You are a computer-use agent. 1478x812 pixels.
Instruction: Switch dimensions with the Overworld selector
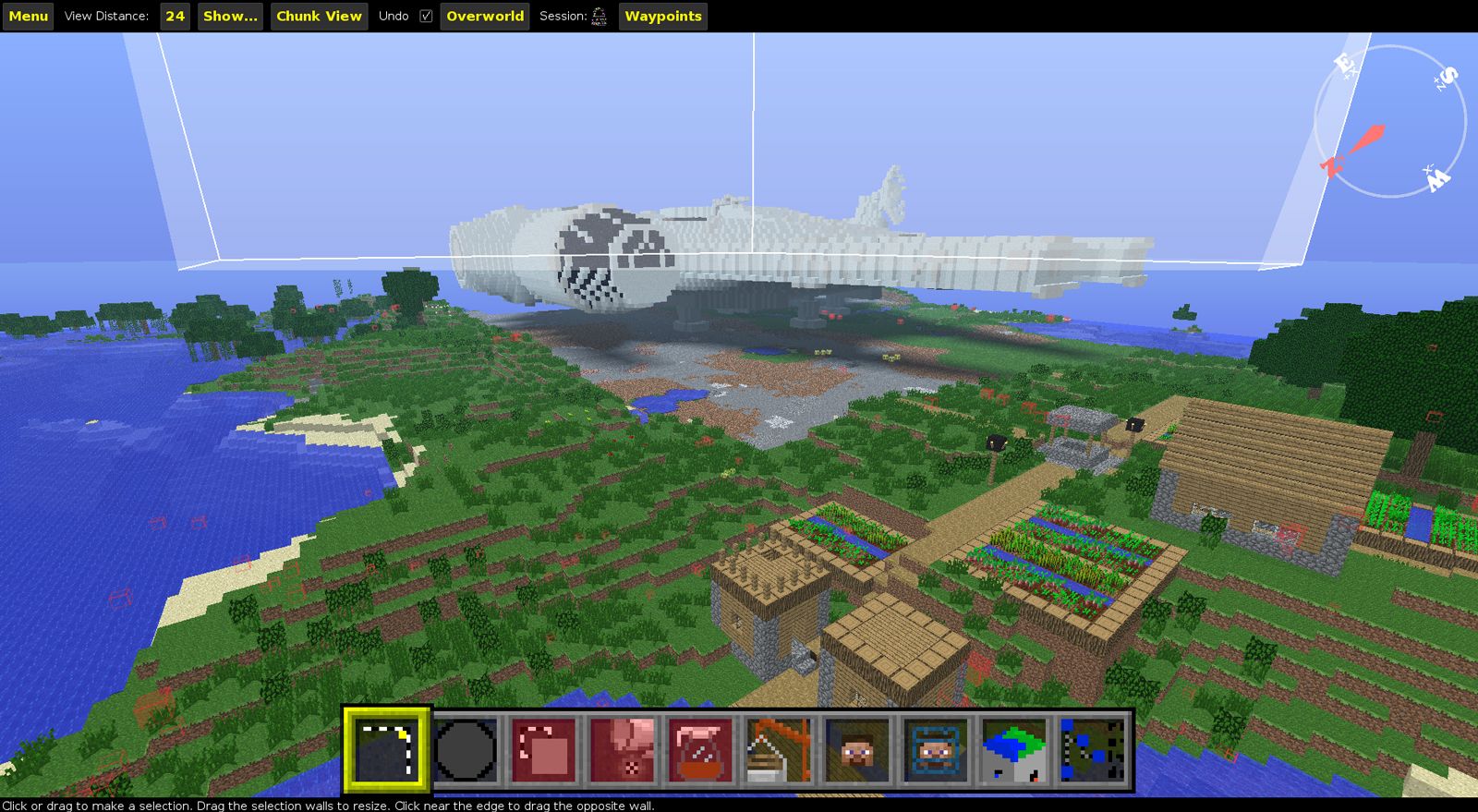pyautogui.click(x=484, y=16)
